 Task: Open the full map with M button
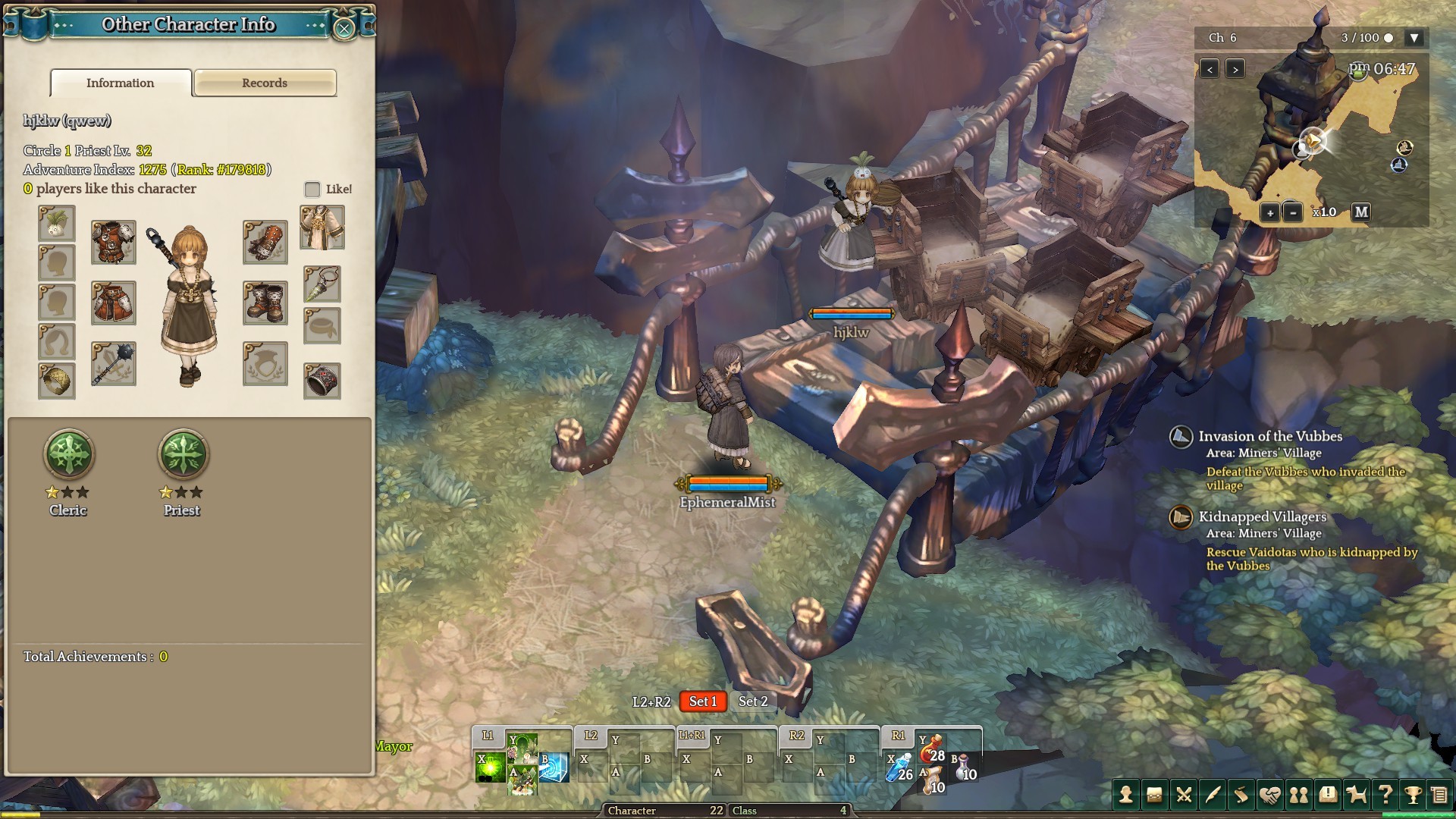point(1361,212)
